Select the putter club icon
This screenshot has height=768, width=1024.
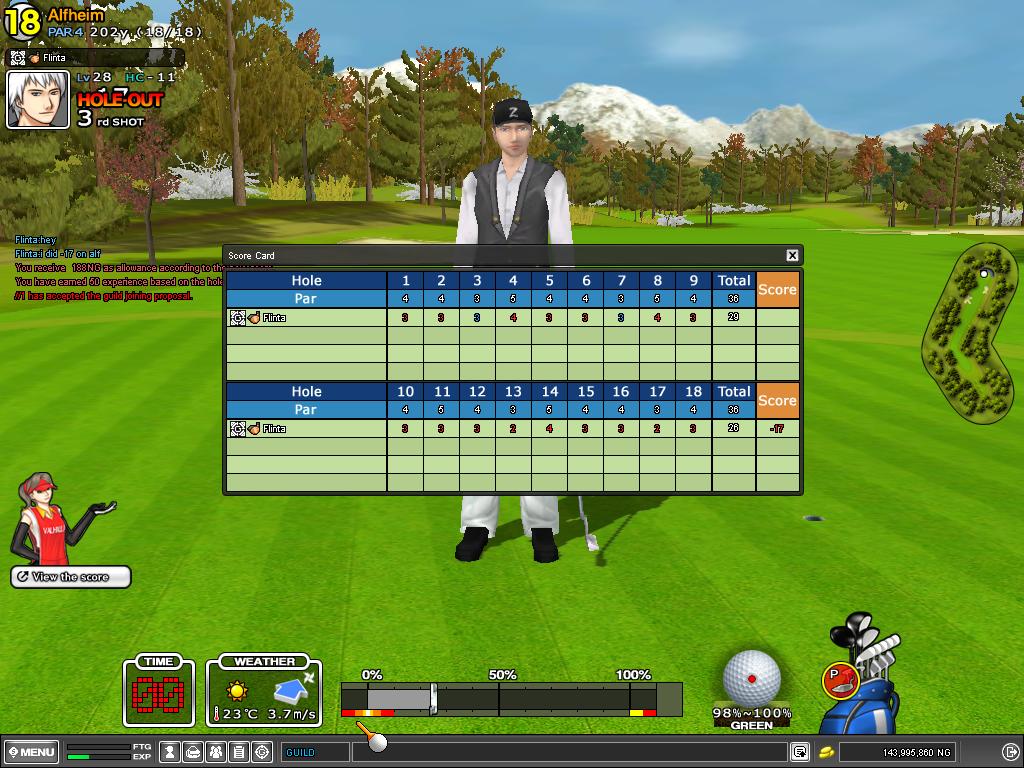(839, 680)
